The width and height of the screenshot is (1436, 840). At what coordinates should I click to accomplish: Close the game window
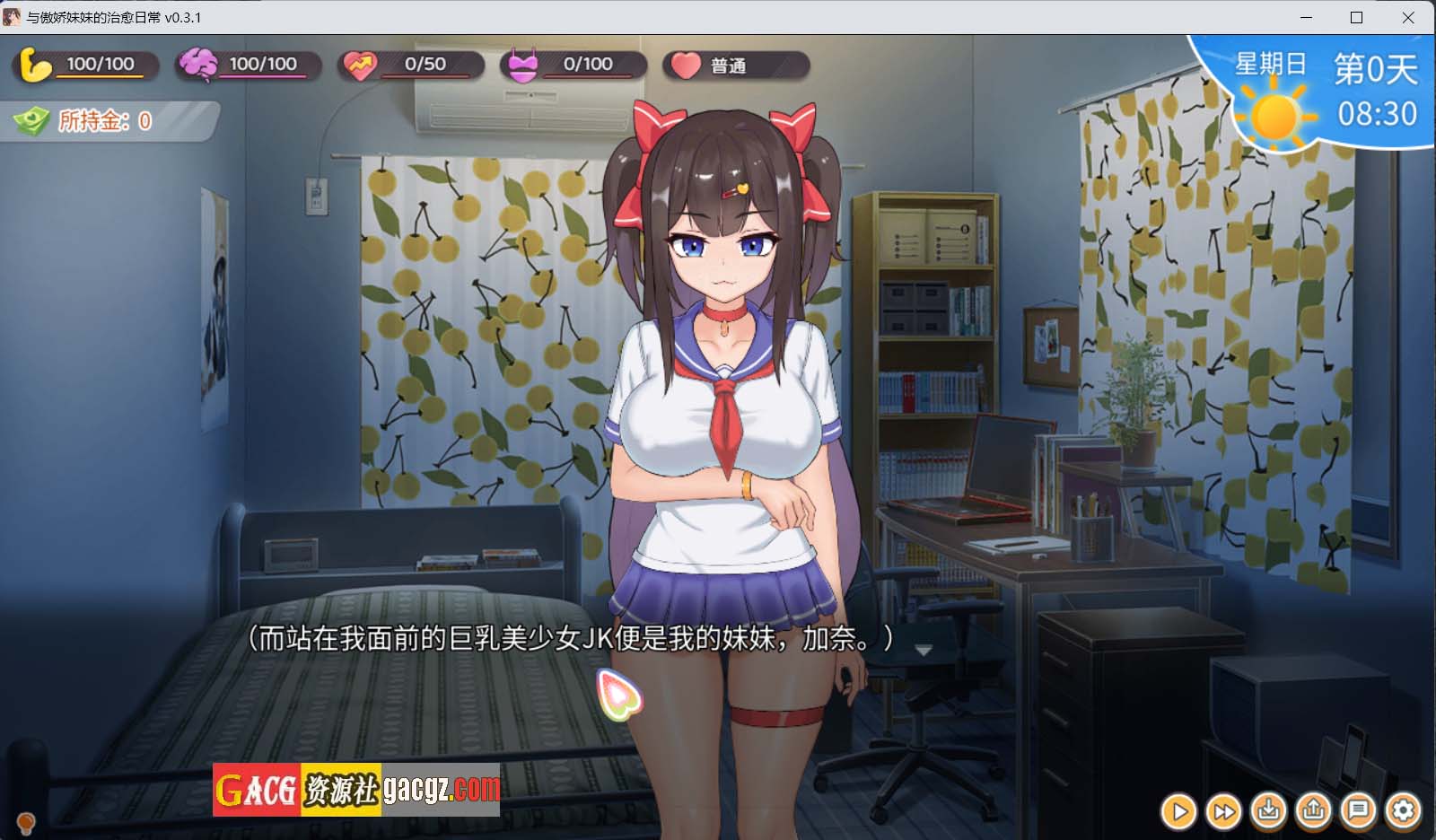tap(1408, 17)
